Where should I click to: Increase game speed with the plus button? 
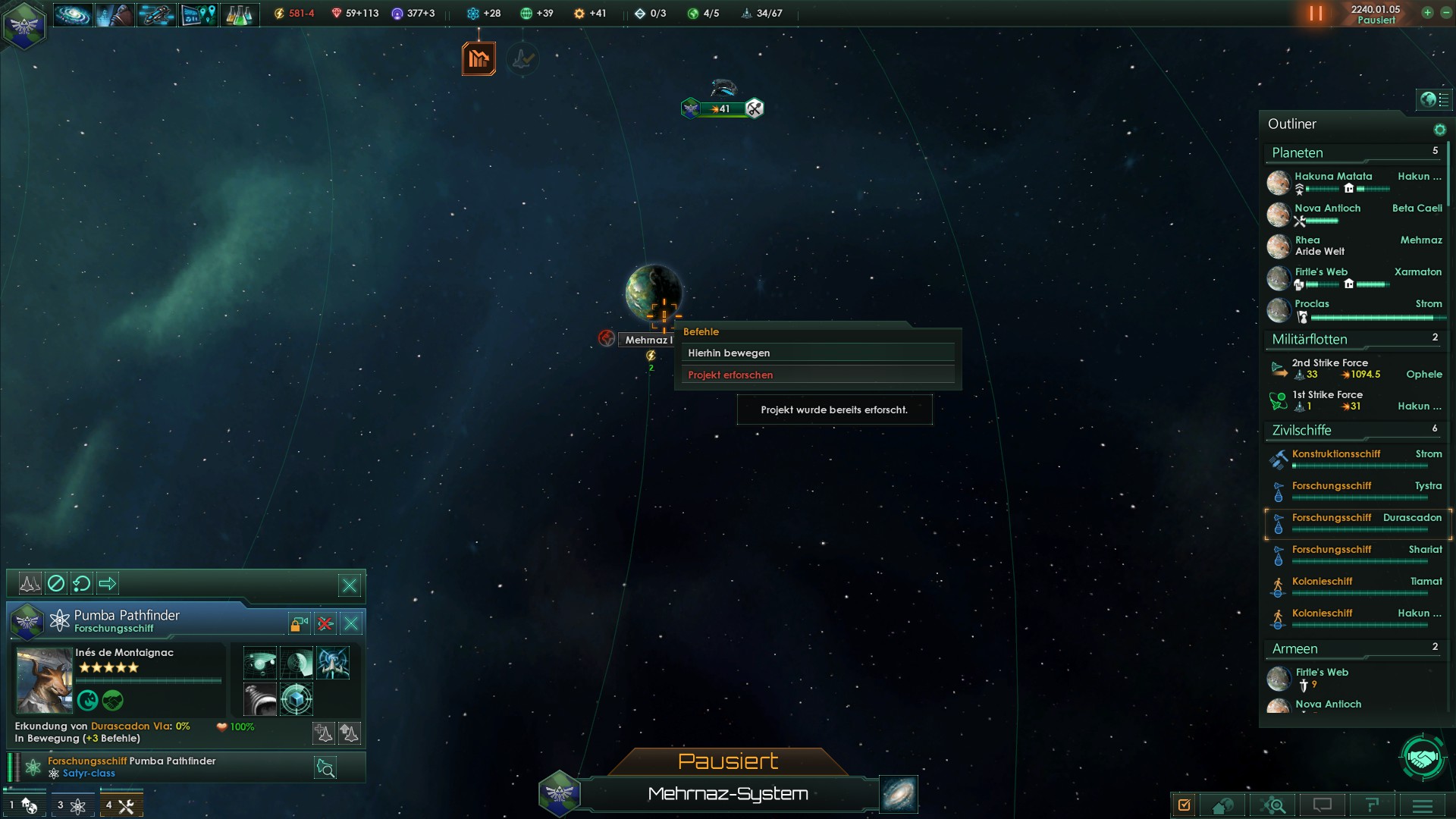(1427, 13)
